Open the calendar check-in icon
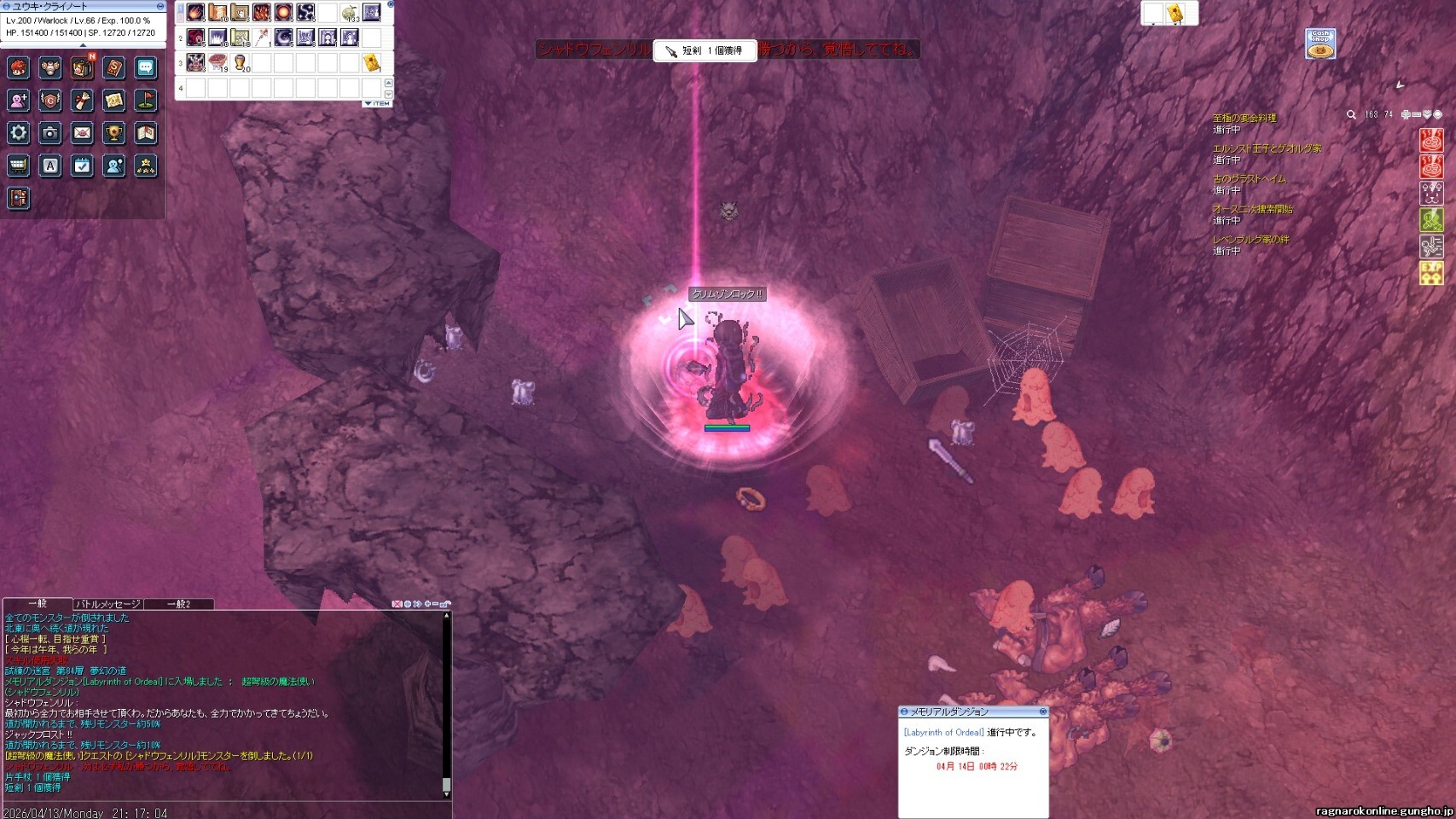1456x819 pixels. point(82,166)
